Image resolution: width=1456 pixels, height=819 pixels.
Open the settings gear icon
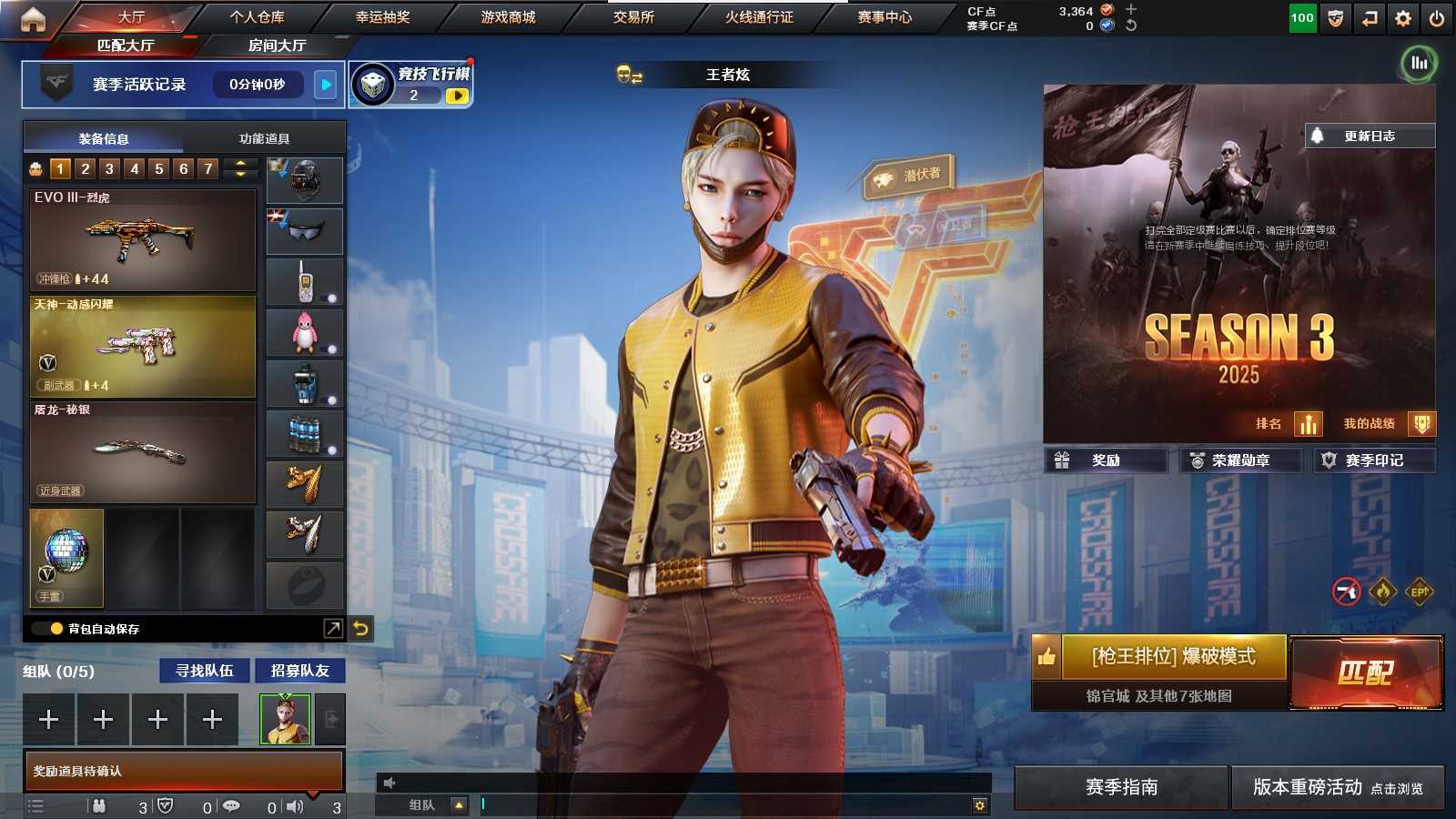pos(1403,18)
